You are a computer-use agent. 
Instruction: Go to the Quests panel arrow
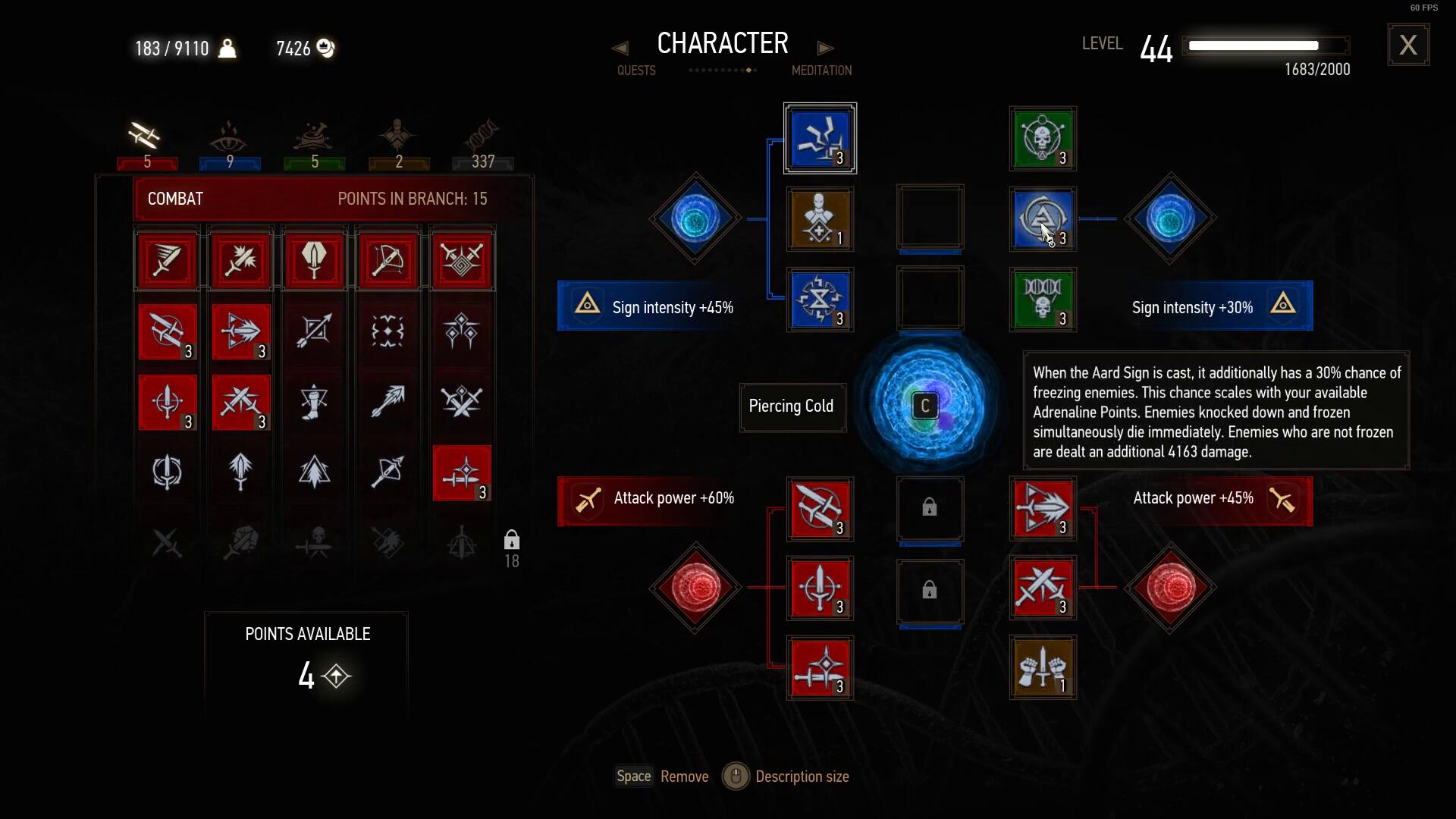(620, 49)
